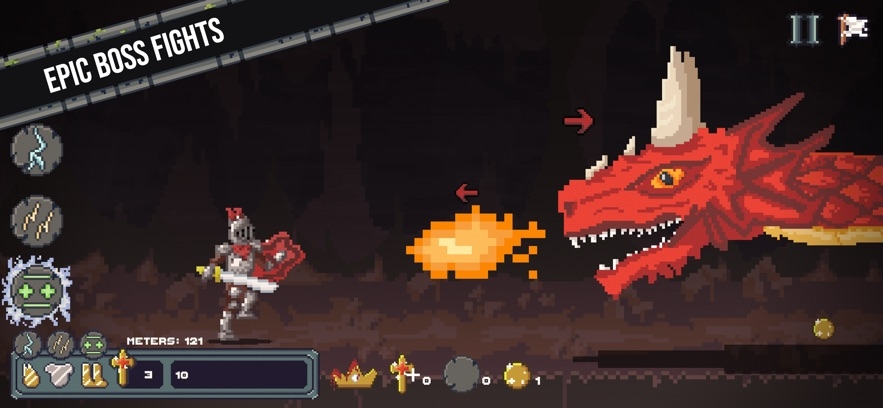Click the golden crown icon
Image resolution: width=883 pixels, height=408 pixels.
pyautogui.click(x=355, y=376)
